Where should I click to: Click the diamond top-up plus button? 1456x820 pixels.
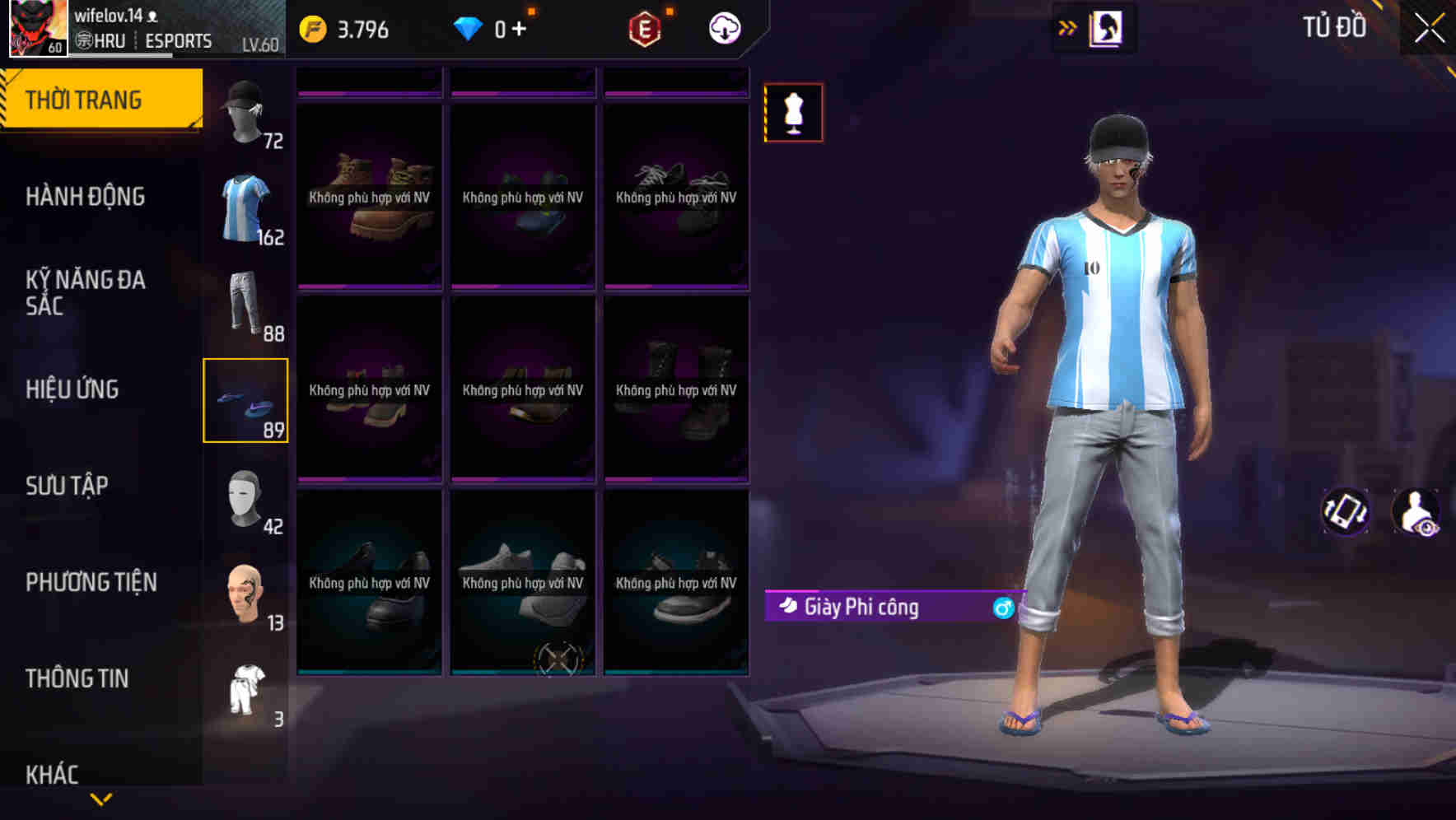(x=520, y=27)
